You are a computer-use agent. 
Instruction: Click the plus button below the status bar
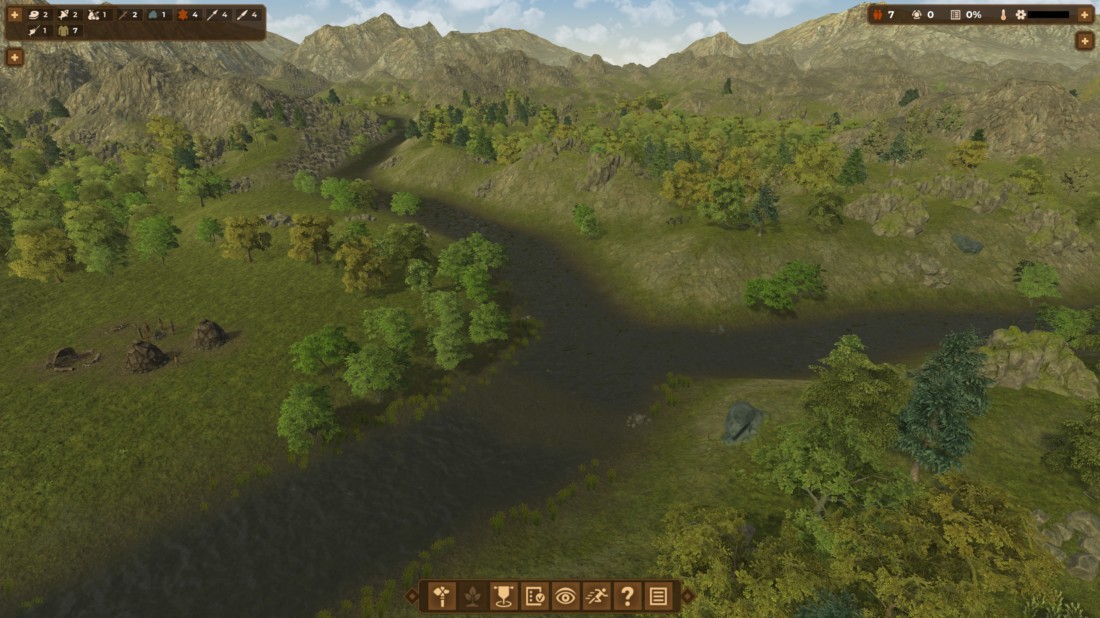[1085, 41]
